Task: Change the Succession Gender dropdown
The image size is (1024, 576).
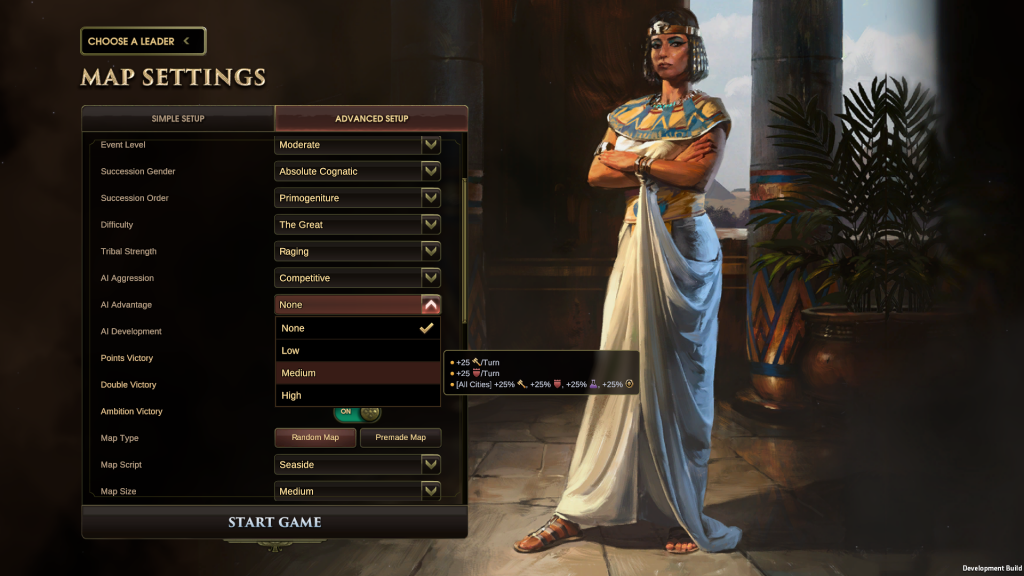Action: pos(358,171)
